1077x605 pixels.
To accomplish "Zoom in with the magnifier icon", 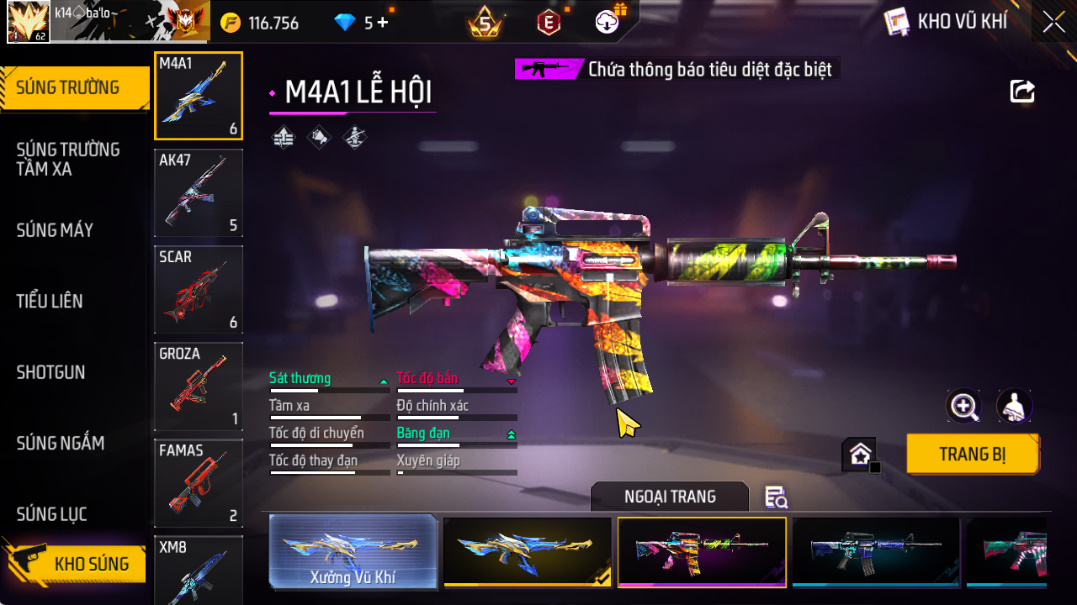I will coord(964,406).
